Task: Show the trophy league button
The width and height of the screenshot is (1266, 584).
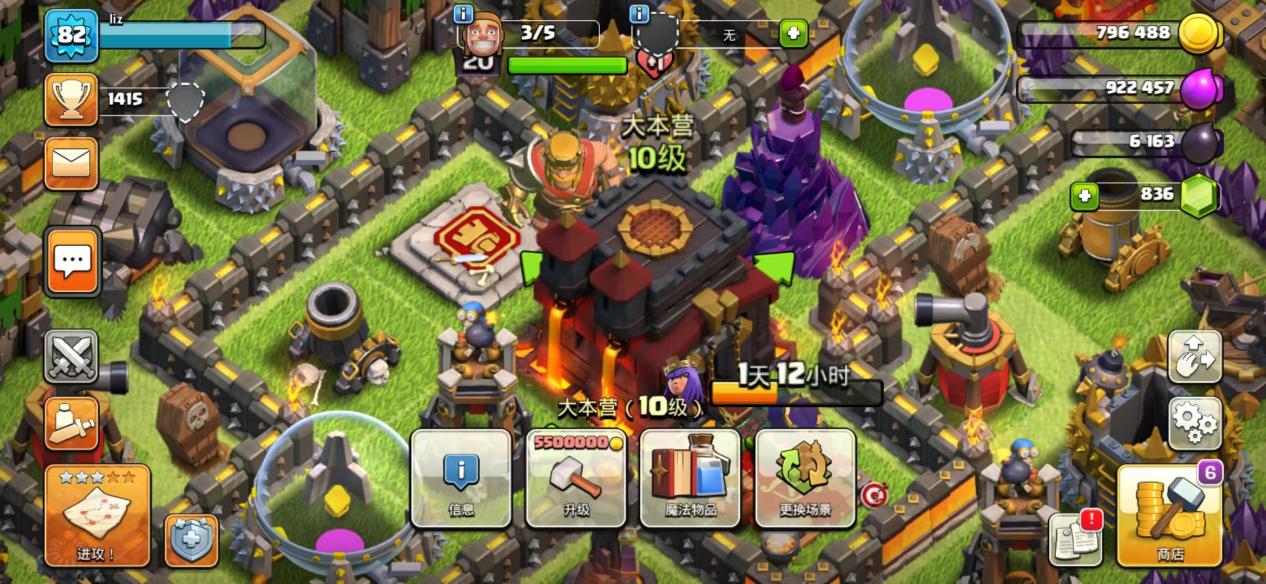Action: tap(72, 99)
